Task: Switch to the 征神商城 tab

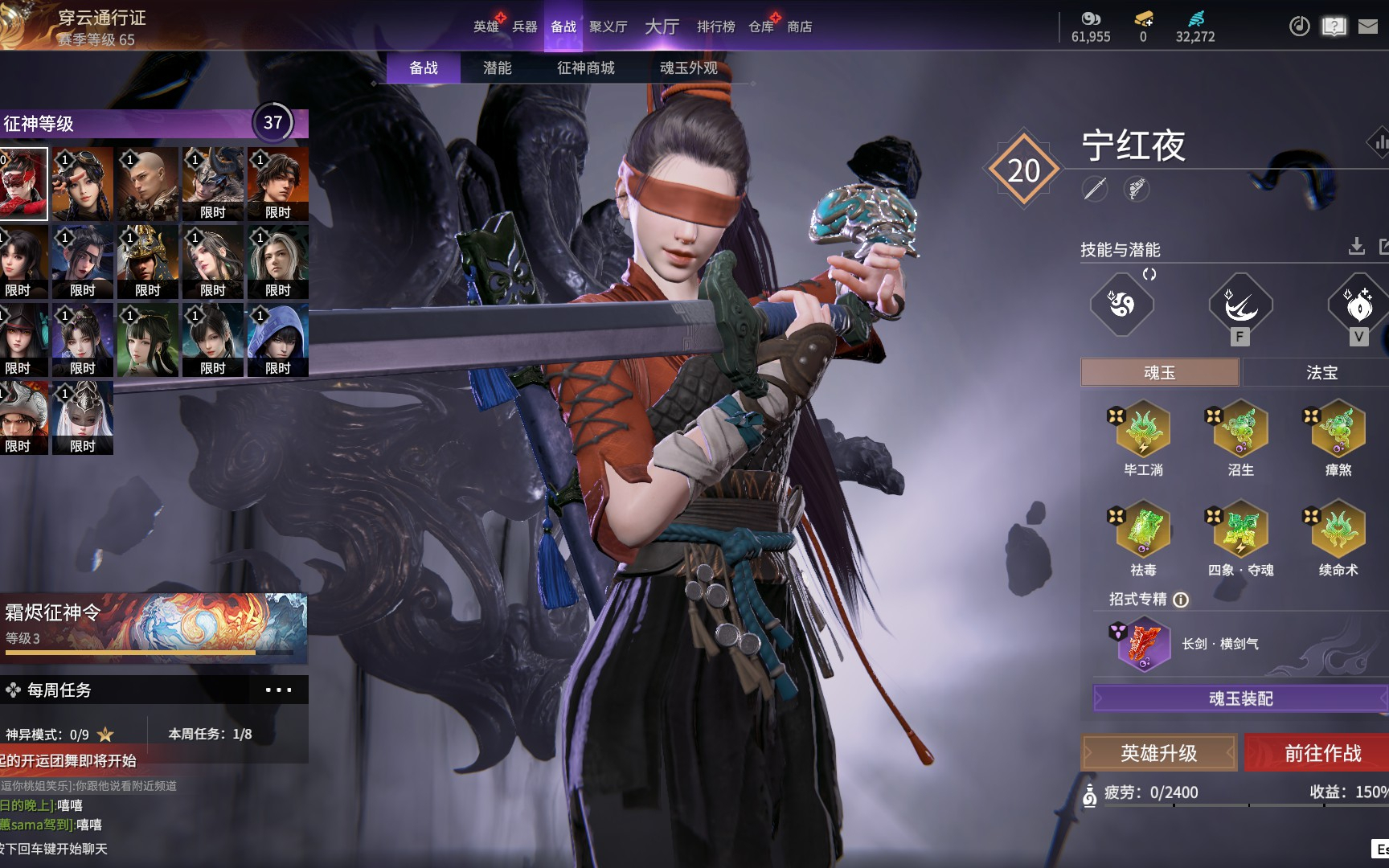Action: coord(585,68)
